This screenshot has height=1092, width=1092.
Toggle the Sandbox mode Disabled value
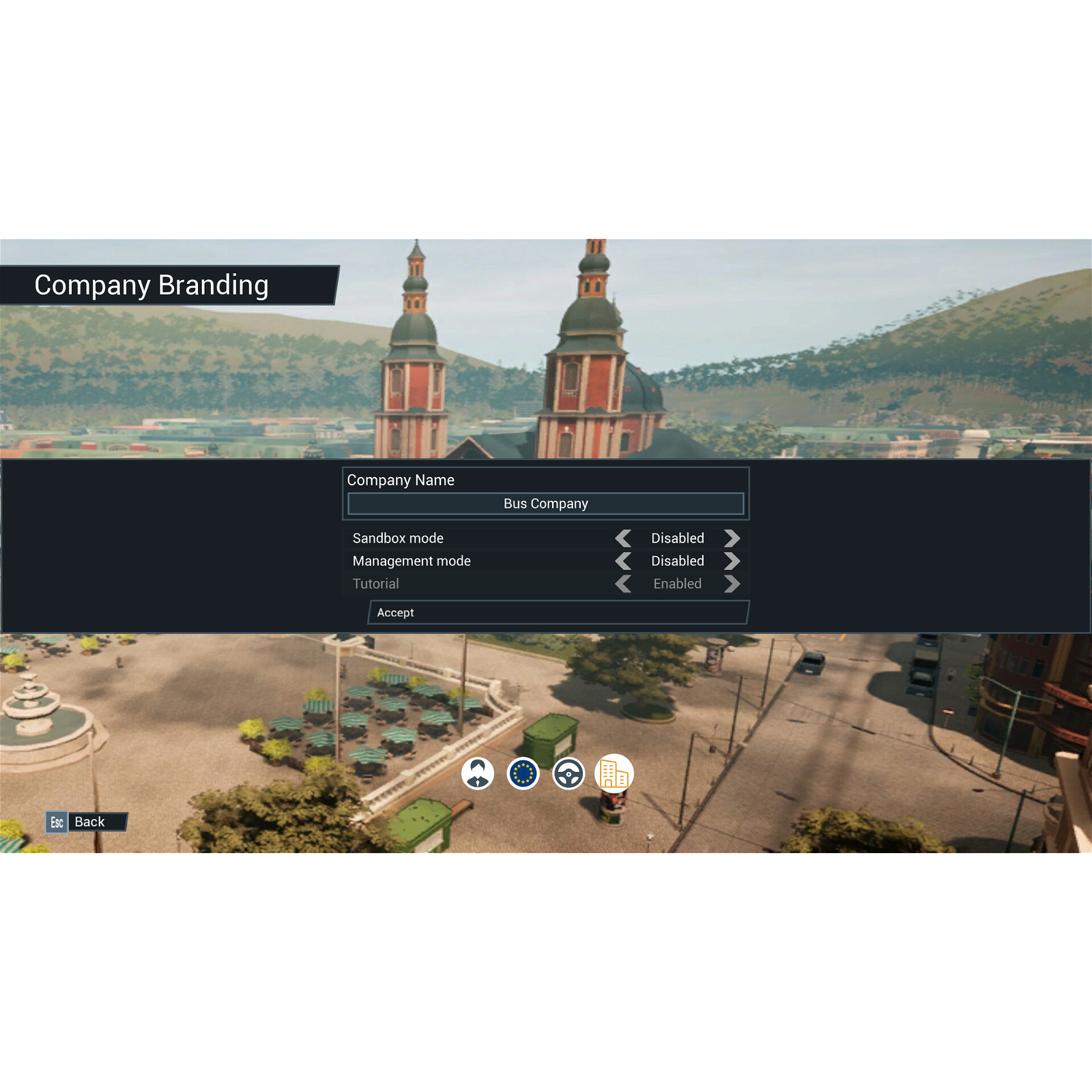(677, 538)
